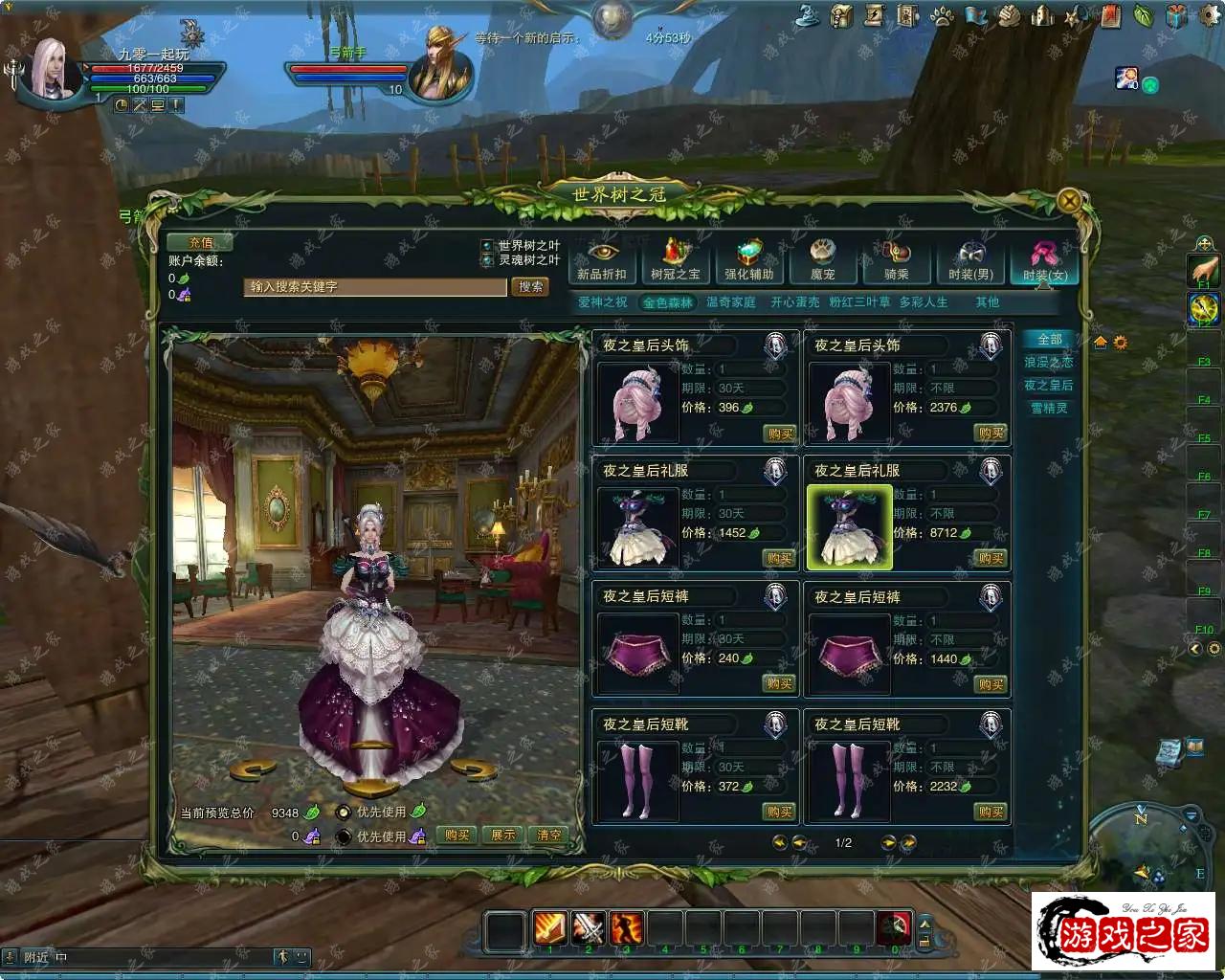The image size is (1225, 980).
Task: Click the 展示 button under the preview
Action: [x=503, y=835]
